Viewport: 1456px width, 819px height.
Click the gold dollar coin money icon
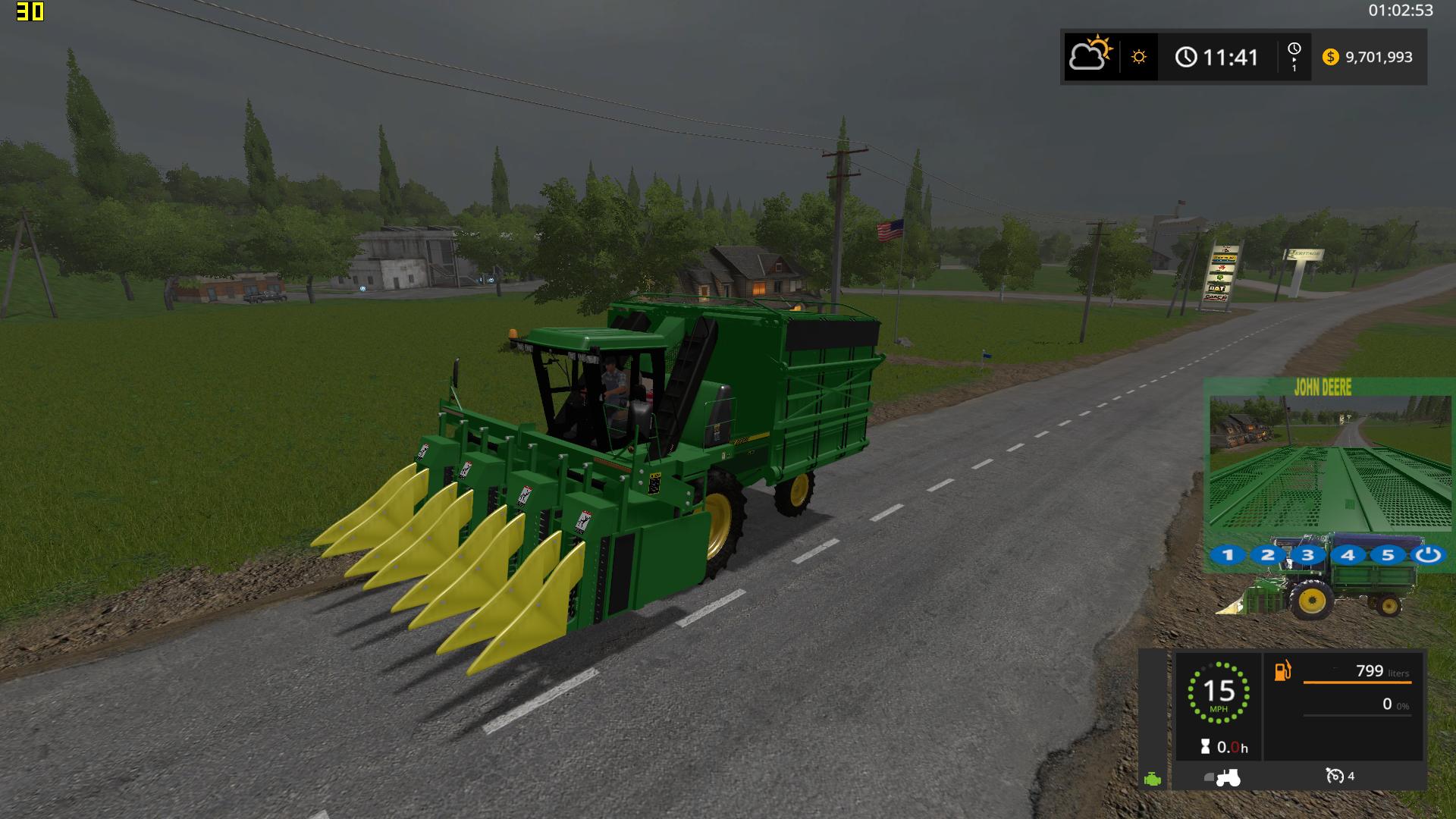[1330, 57]
